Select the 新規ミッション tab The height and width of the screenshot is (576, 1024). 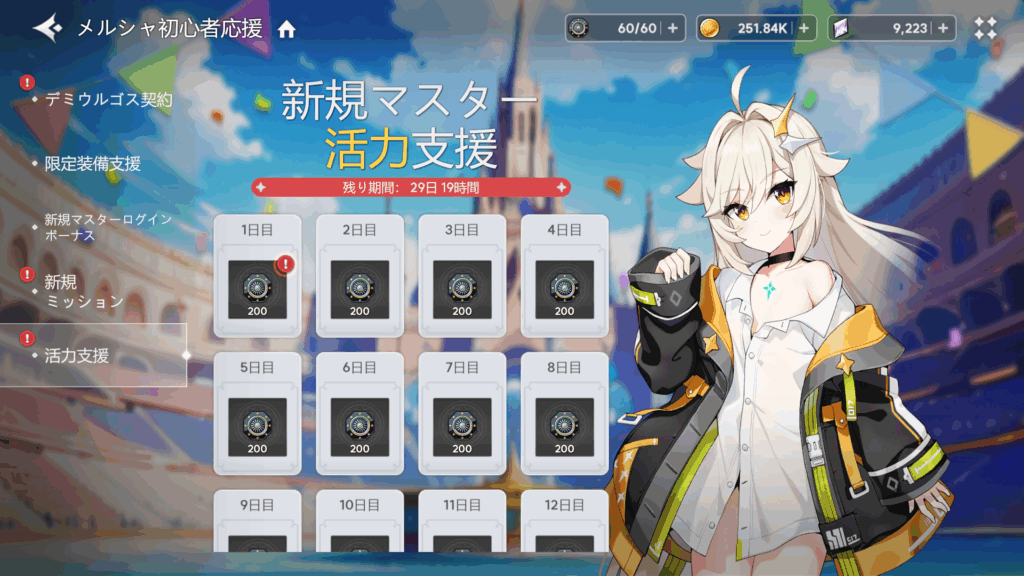[x=84, y=291]
